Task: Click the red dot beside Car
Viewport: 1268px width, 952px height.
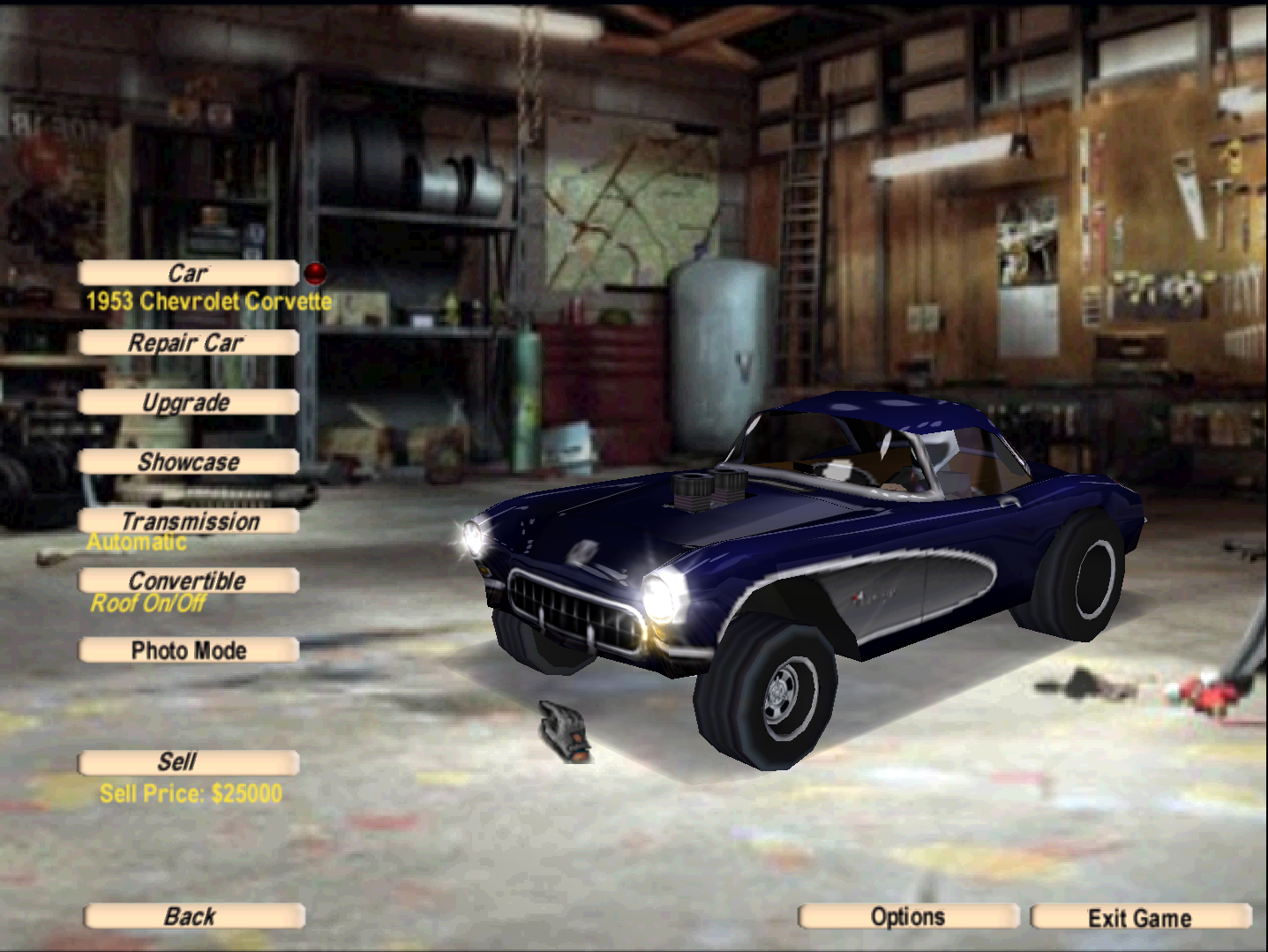Action: tap(315, 273)
